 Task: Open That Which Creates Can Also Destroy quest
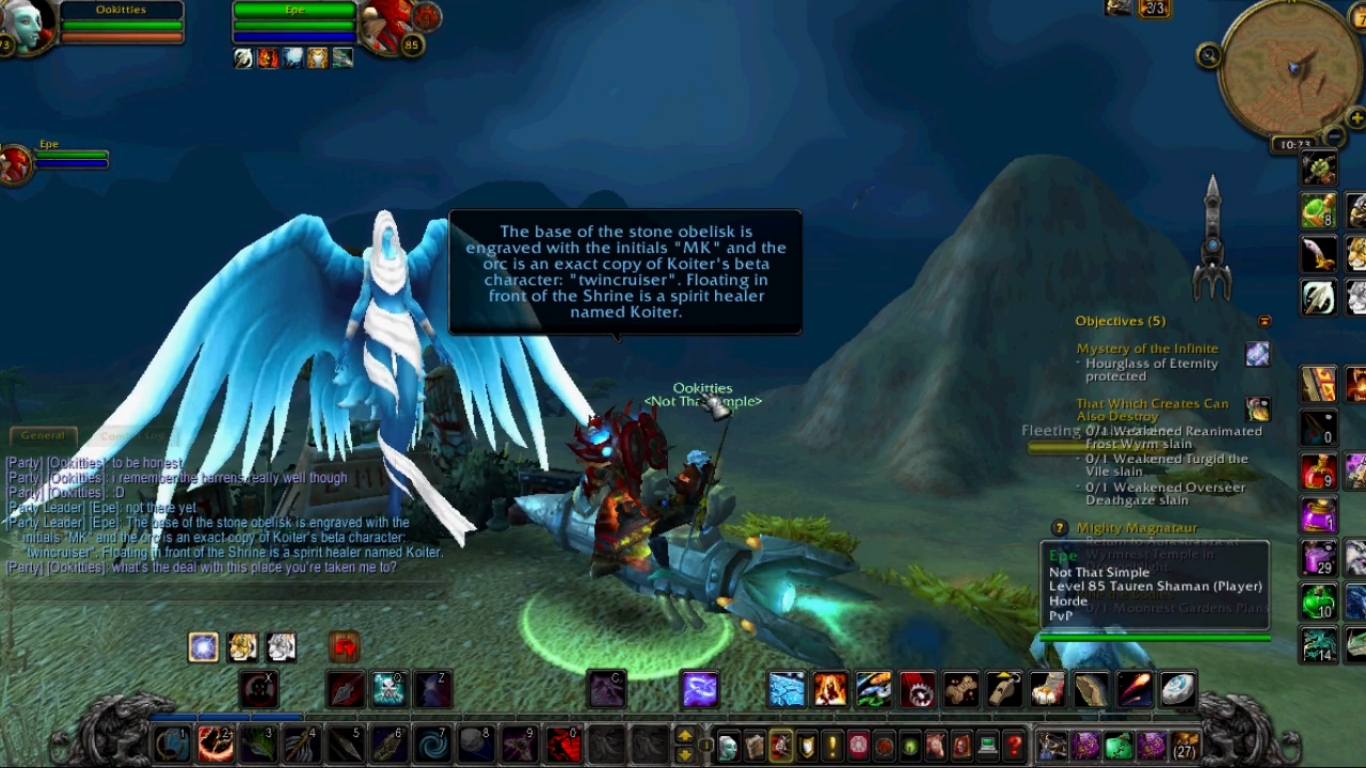point(1152,409)
